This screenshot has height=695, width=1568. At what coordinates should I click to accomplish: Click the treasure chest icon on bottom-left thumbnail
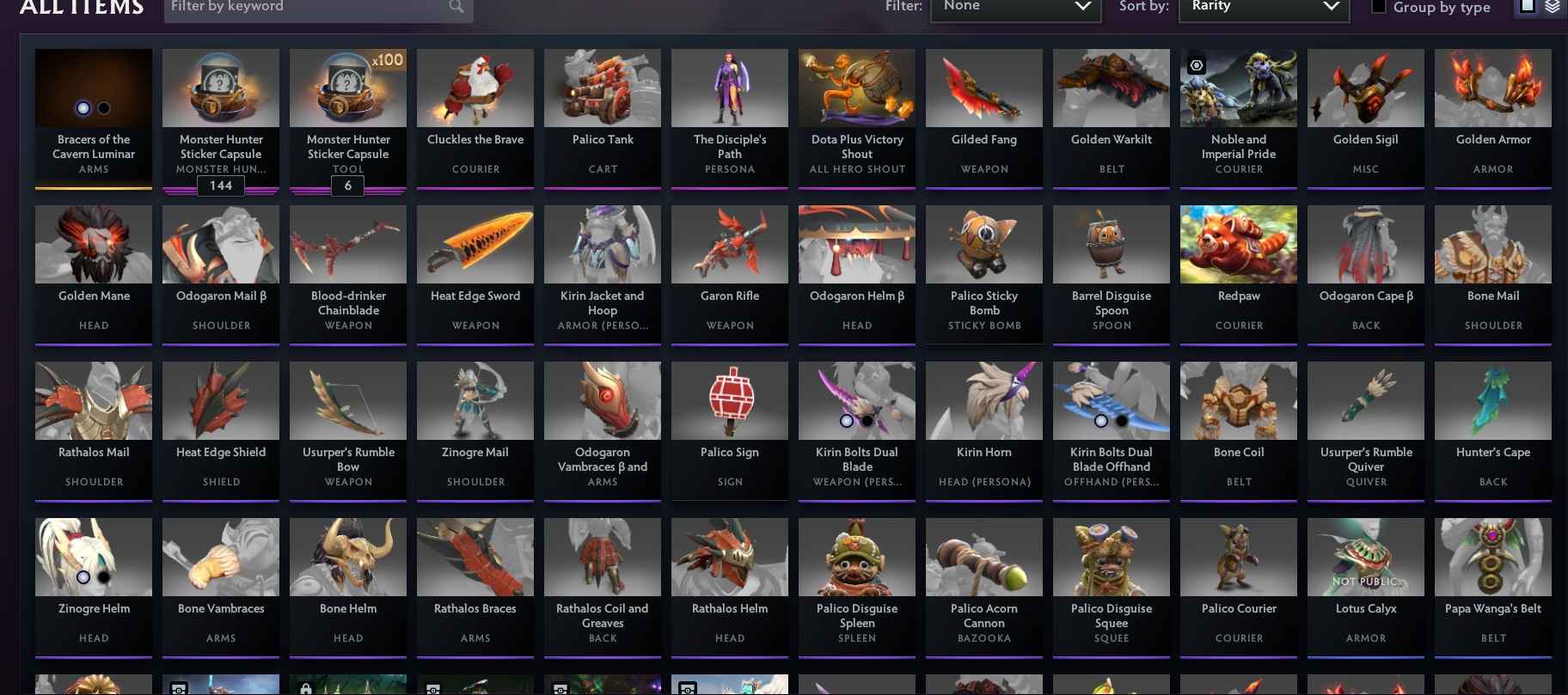click(x=179, y=688)
